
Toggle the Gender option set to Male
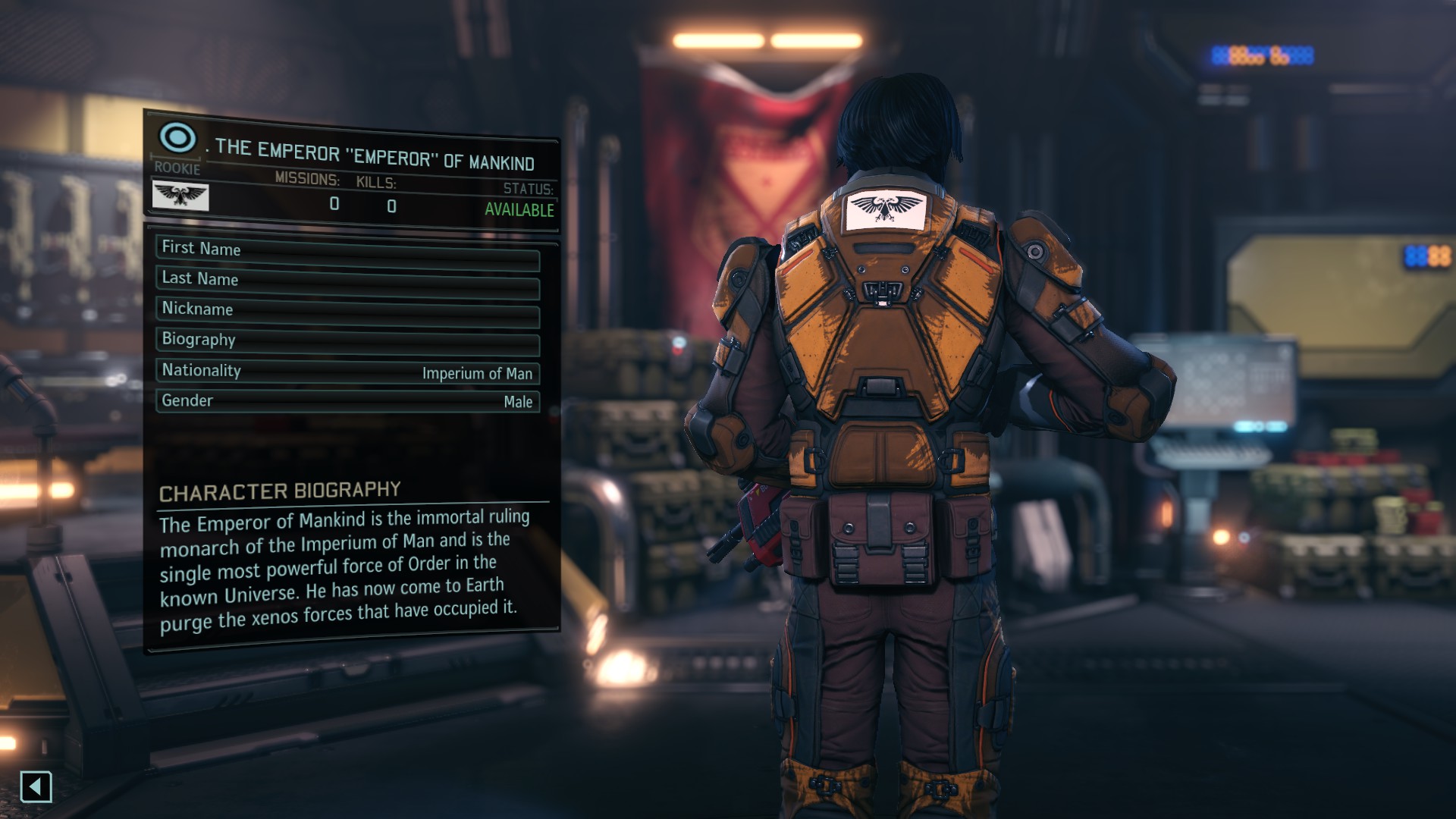tap(347, 401)
